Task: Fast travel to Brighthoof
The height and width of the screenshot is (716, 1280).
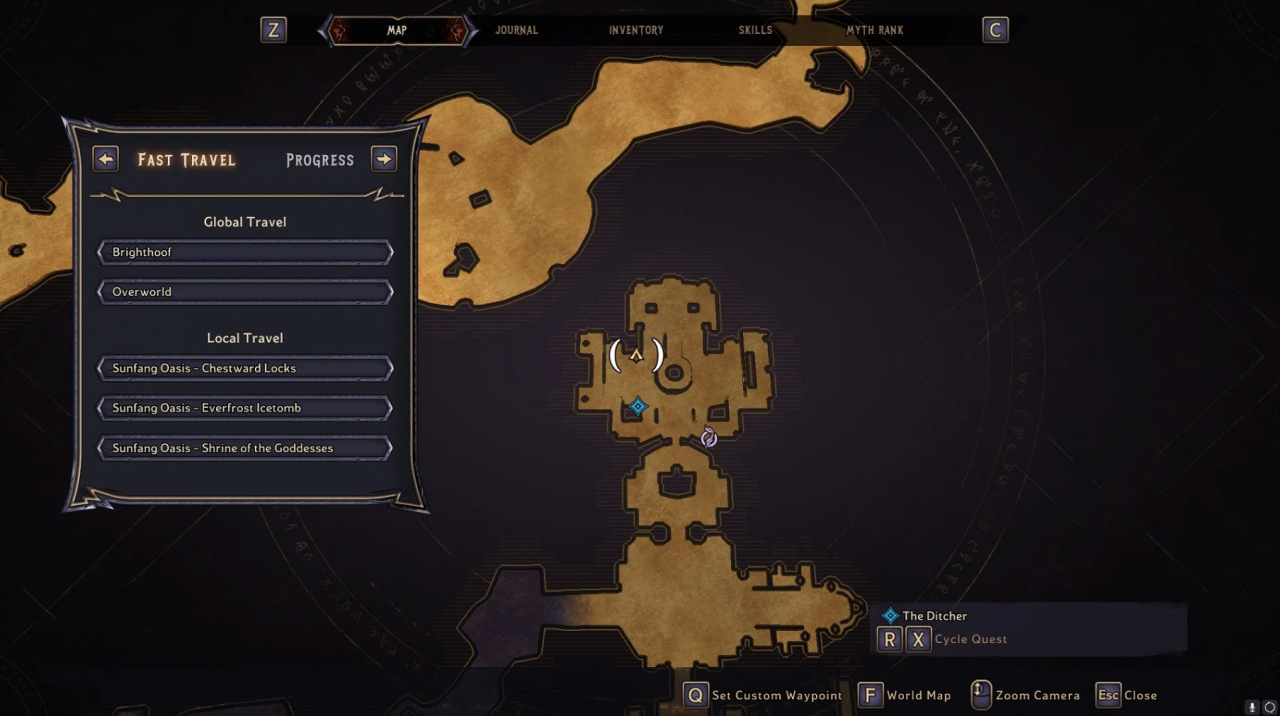Action: point(245,252)
